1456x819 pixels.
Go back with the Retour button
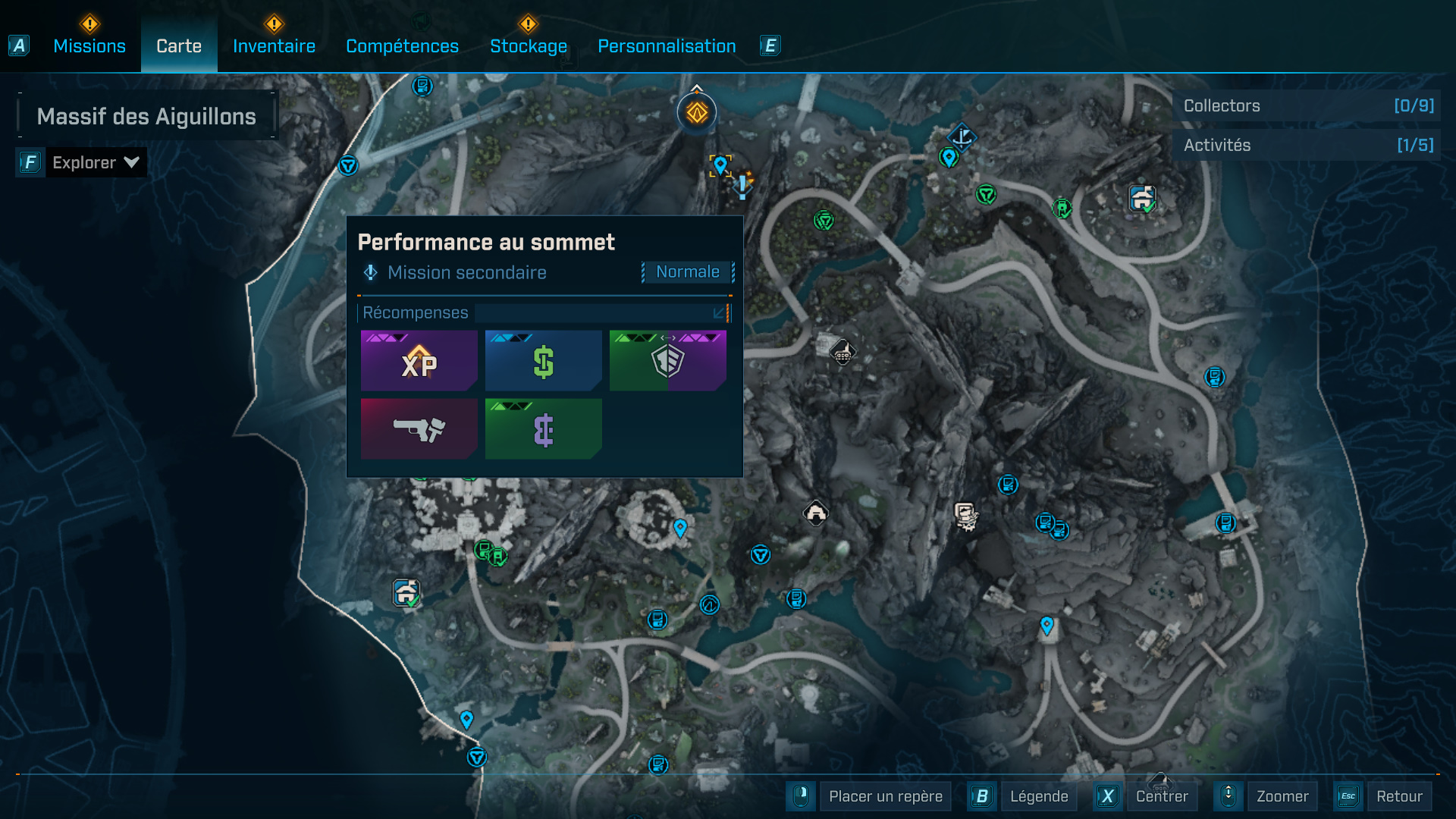pos(1399,796)
